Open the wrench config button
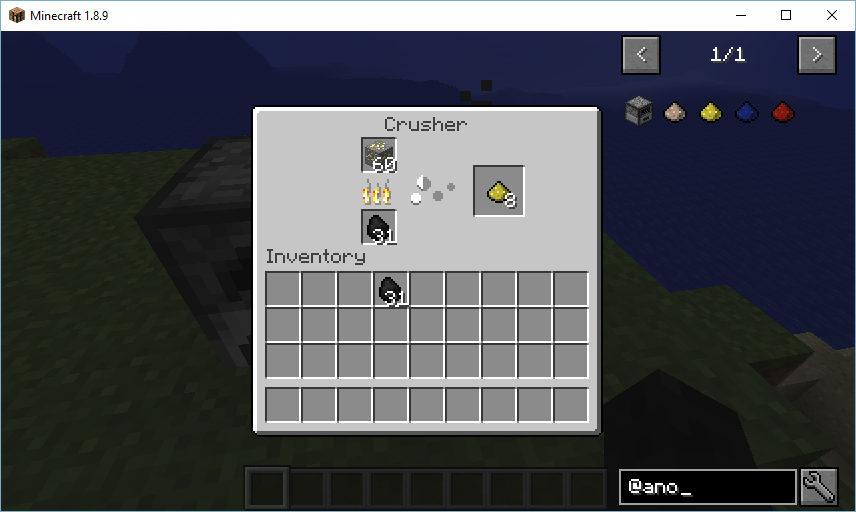The width and height of the screenshot is (856, 512). (819, 487)
